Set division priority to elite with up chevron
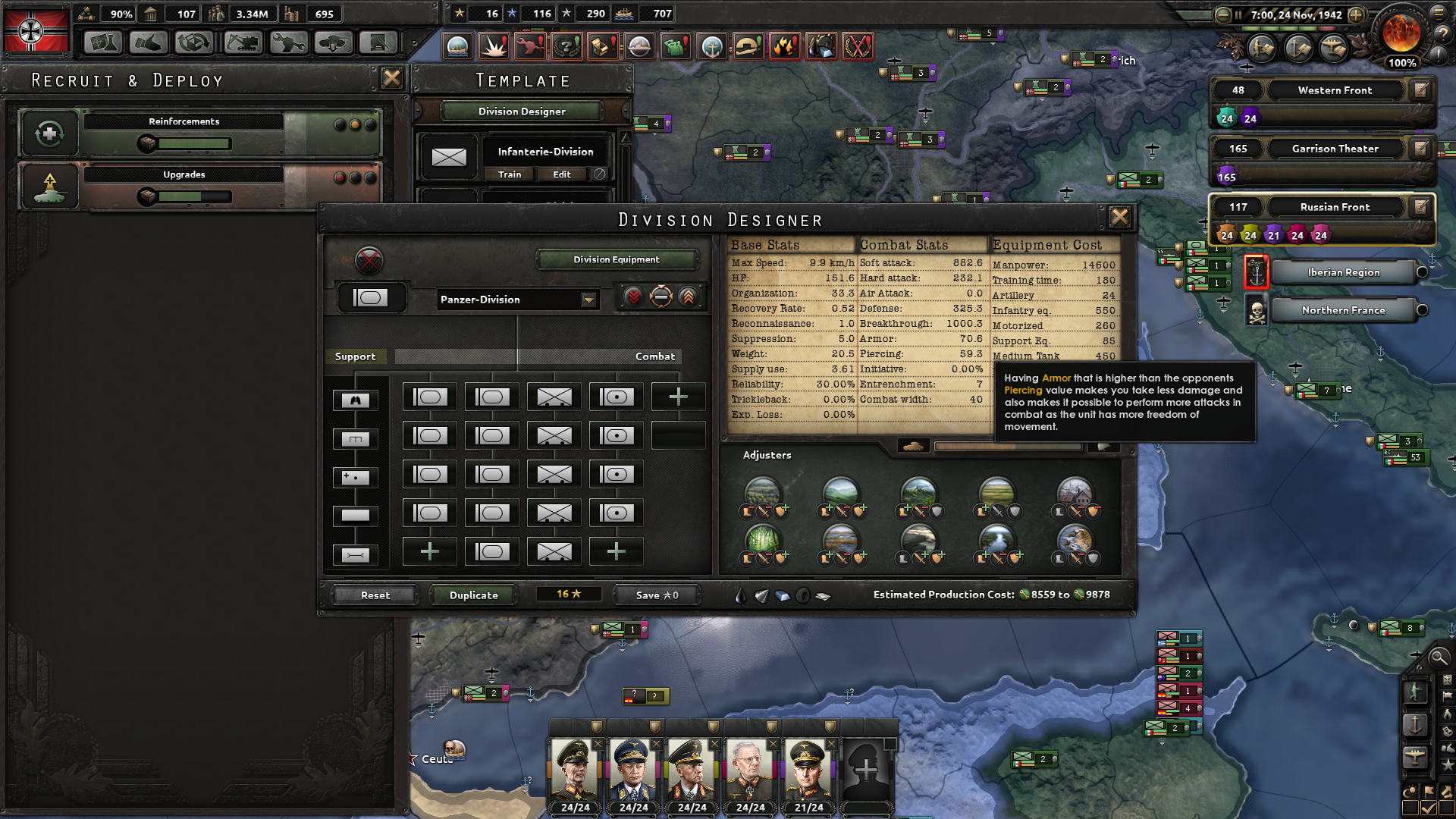1456x819 pixels. tap(688, 297)
